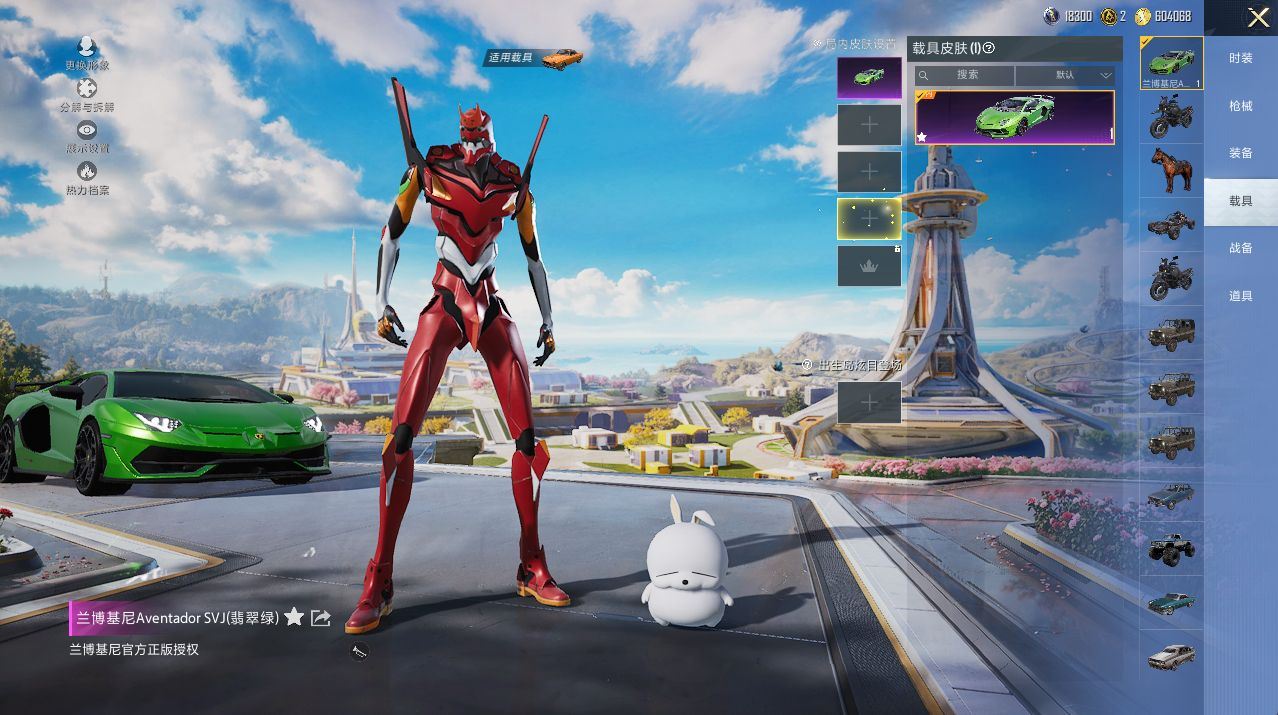The width and height of the screenshot is (1278, 715).
Task: Open the 道具 (items) tab
Action: coord(1240,296)
